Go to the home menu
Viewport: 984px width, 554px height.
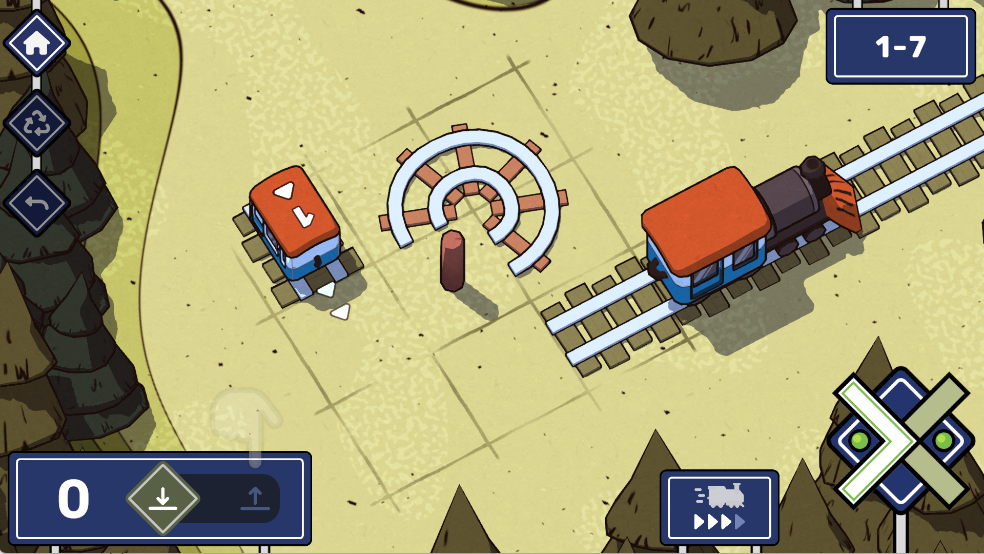tap(36, 44)
